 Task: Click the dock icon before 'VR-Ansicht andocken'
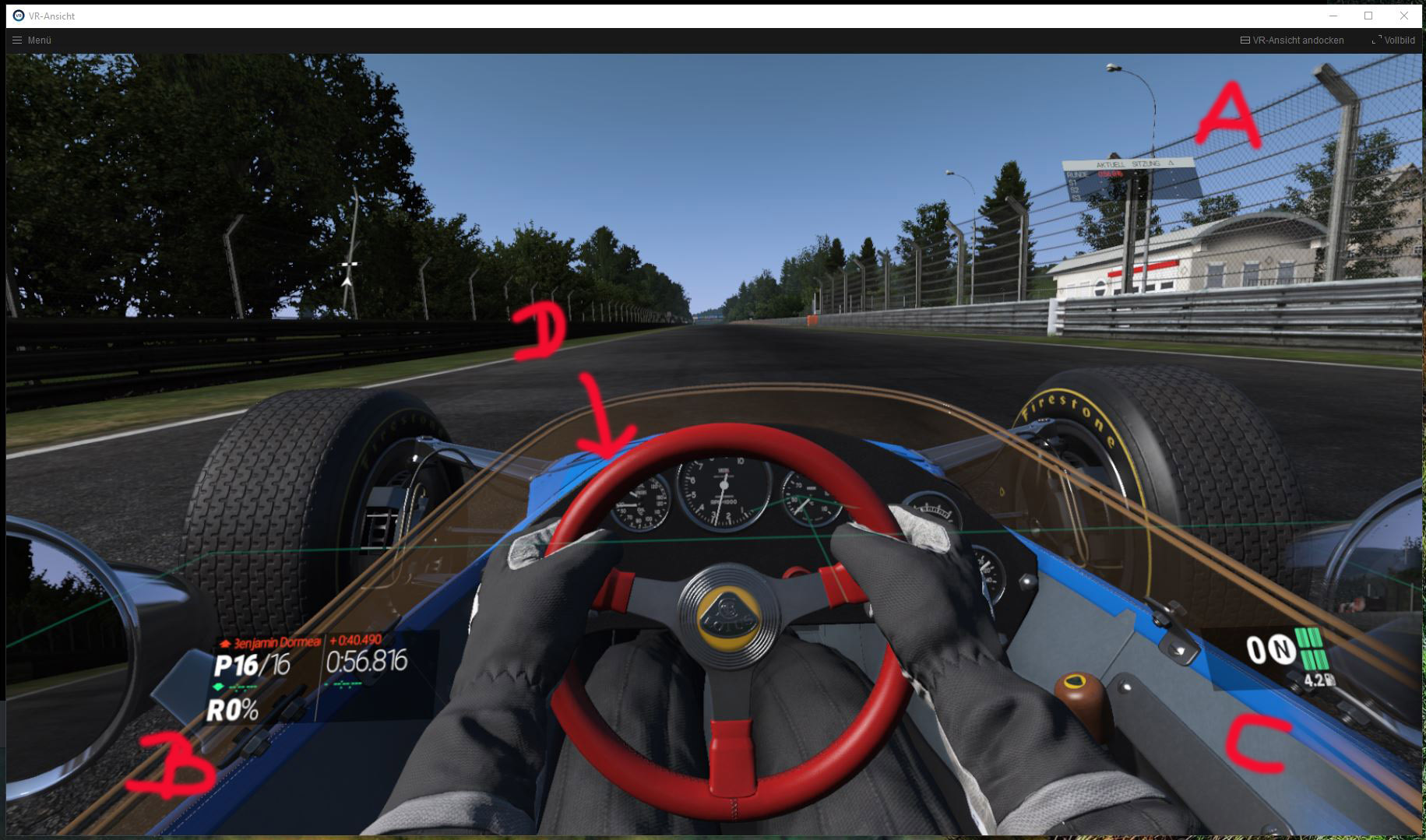(x=1245, y=40)
